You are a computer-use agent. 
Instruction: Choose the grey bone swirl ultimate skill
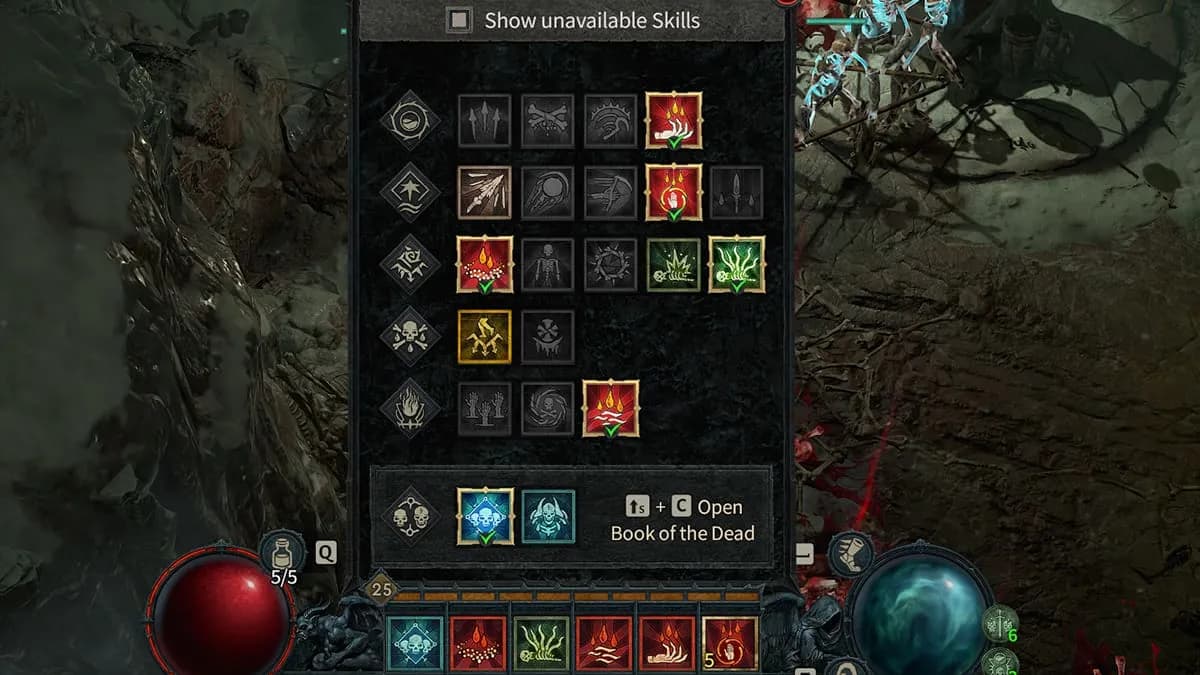tap(548, 408)
